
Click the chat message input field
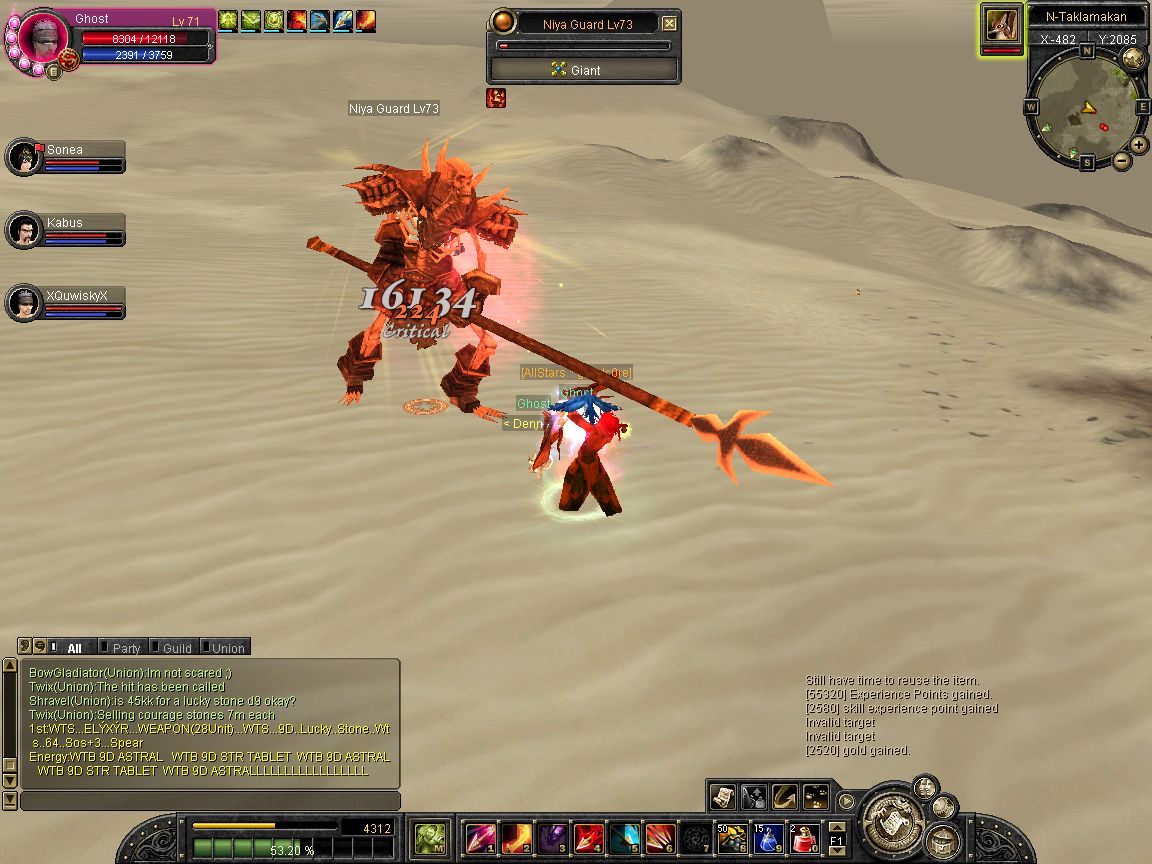coord(210,801)
